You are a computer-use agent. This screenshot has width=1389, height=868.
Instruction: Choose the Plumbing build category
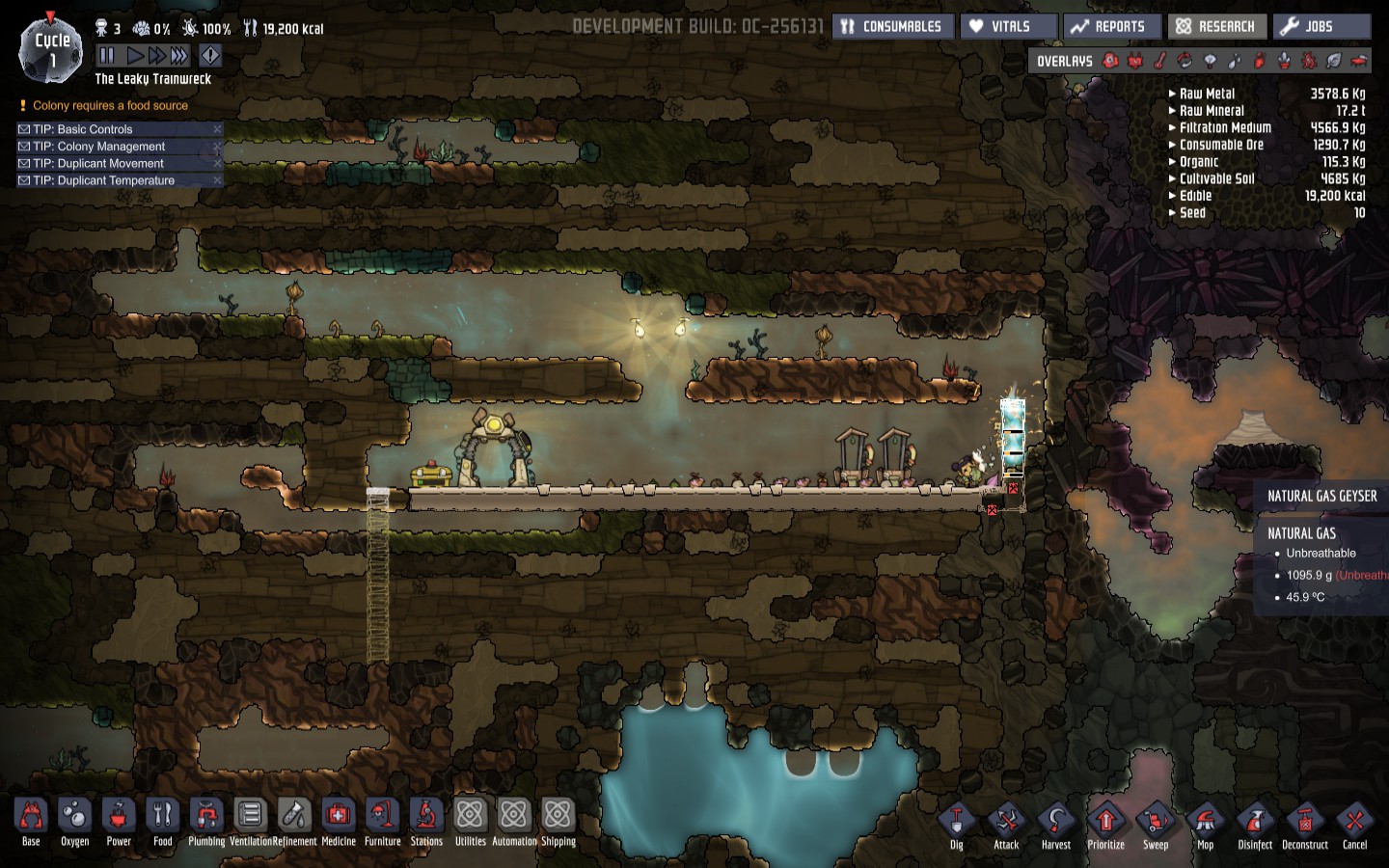(206, 822)
